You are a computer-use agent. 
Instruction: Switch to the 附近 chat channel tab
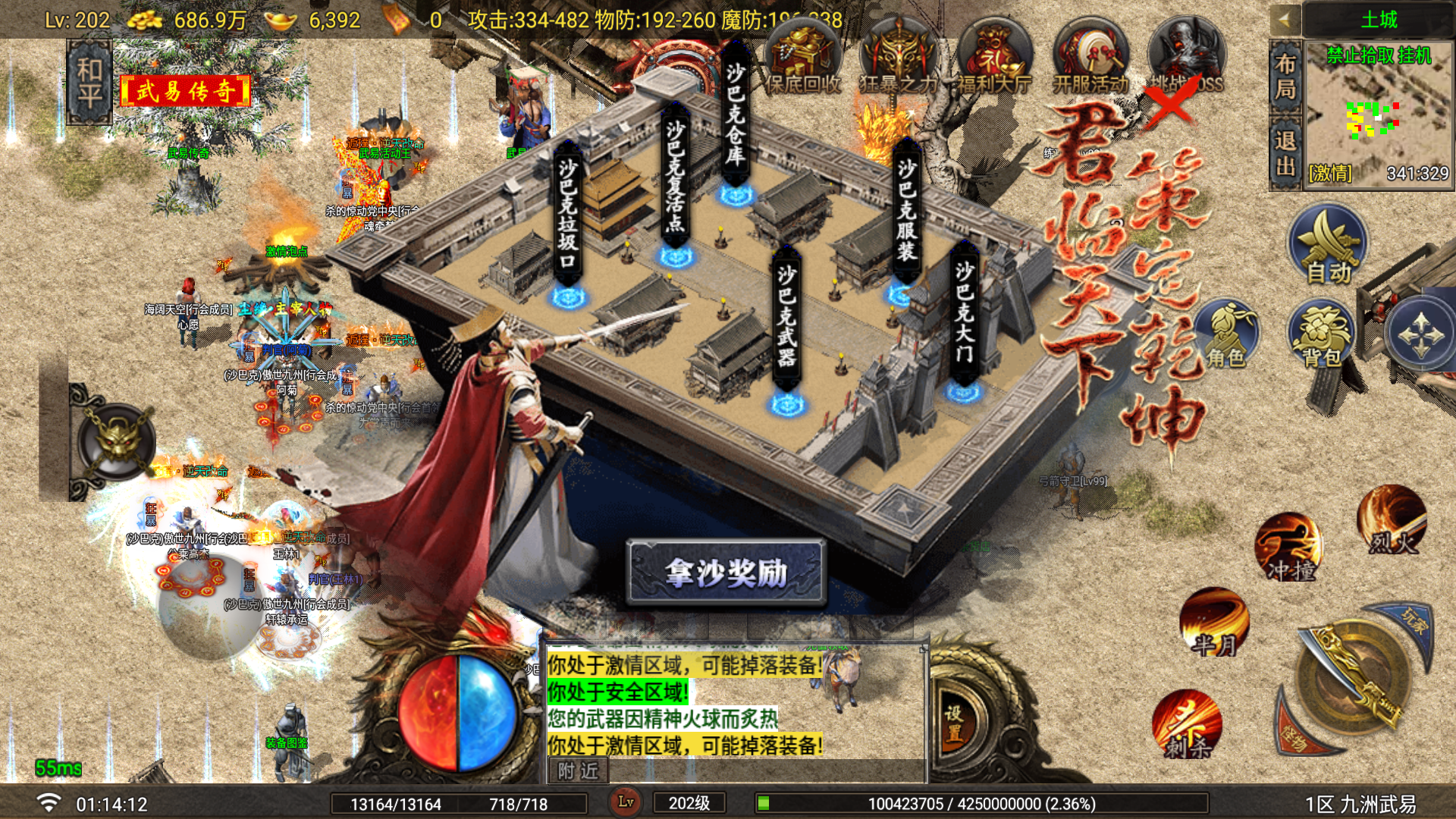578,771
